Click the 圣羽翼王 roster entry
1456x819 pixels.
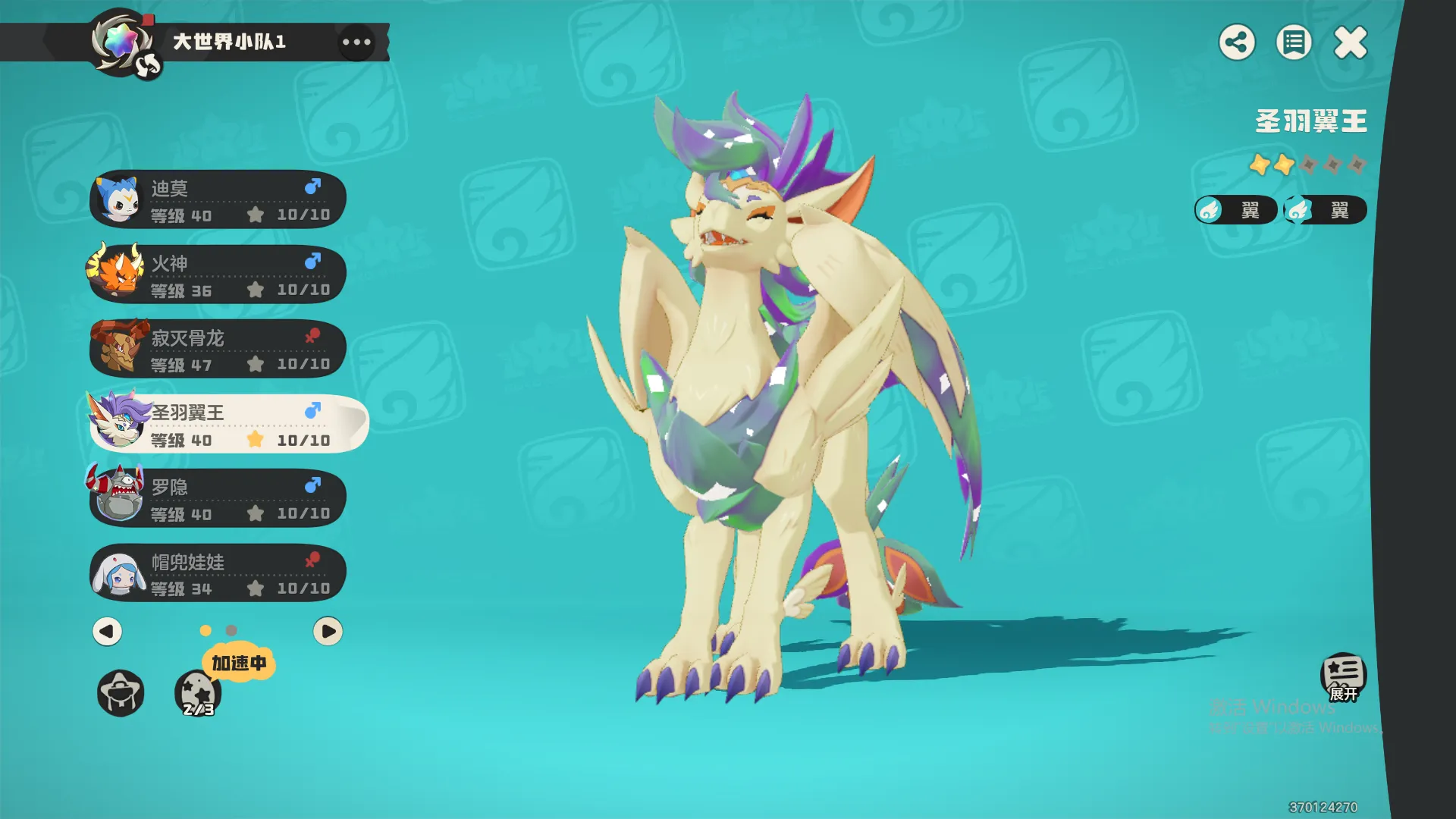pyautogui.click(x=227, y=424)
